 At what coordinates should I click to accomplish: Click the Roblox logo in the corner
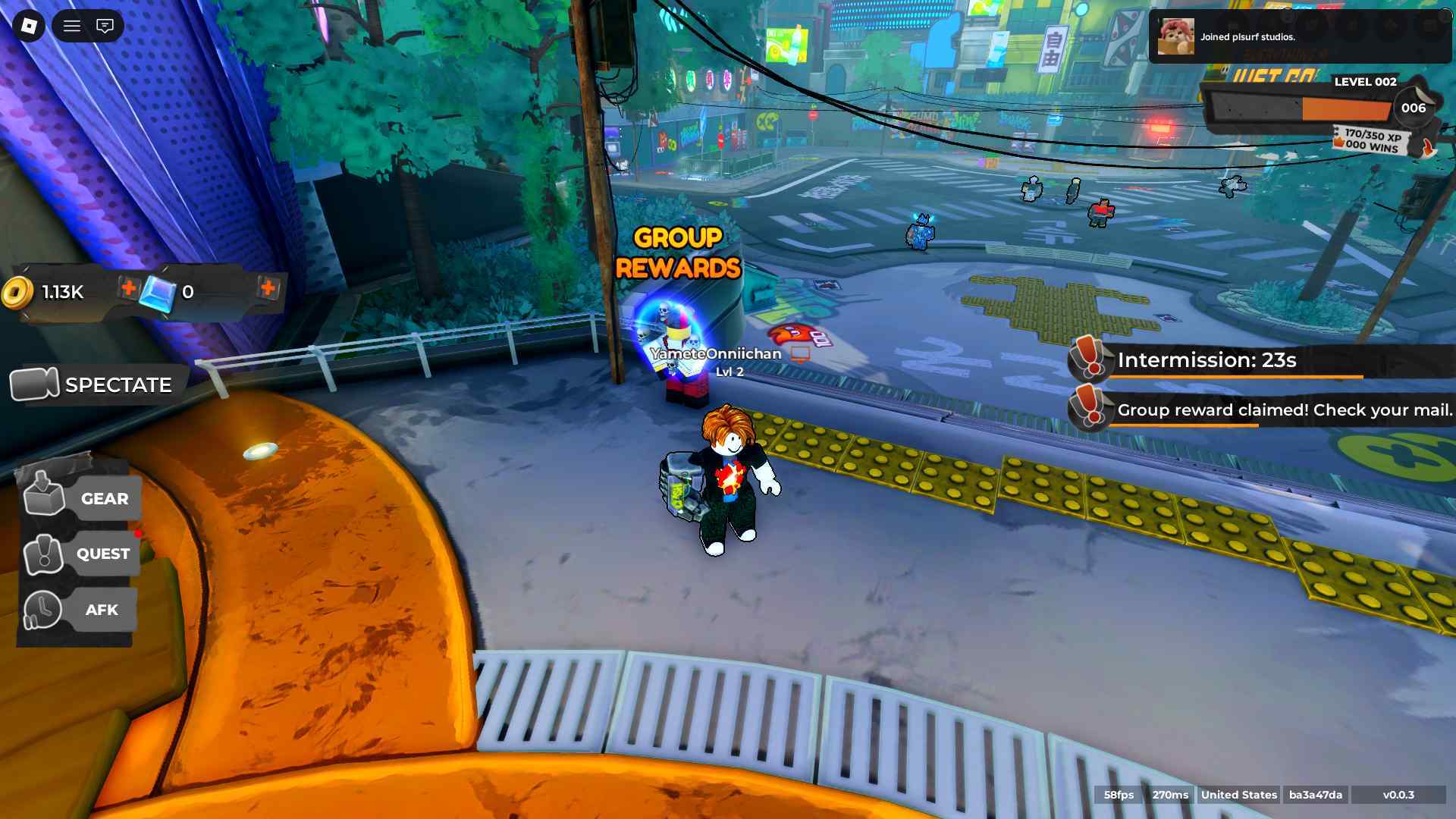coord(27,26)
